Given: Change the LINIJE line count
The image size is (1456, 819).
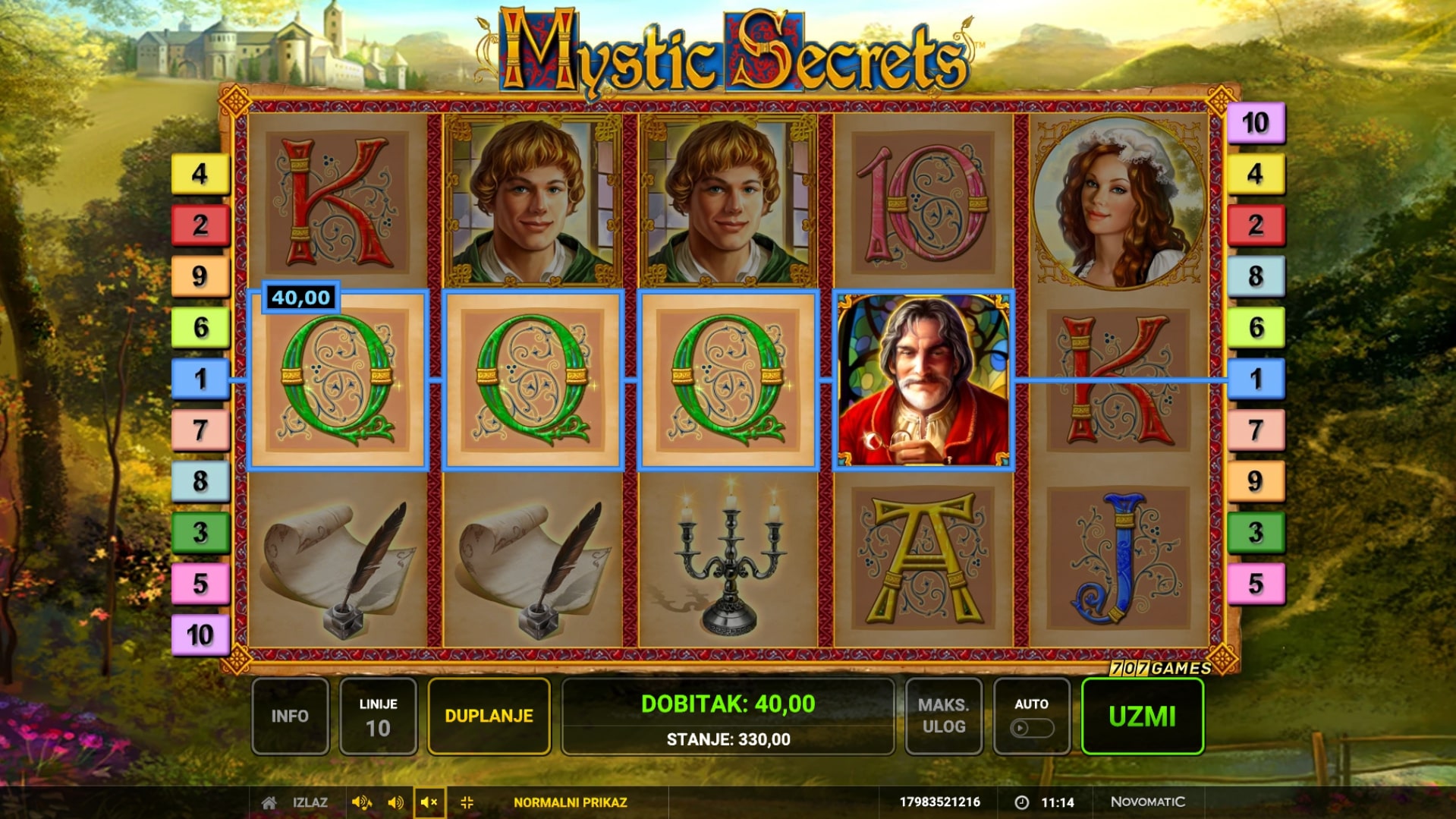Looking at the screenshot, I should (x=378, y=716).
